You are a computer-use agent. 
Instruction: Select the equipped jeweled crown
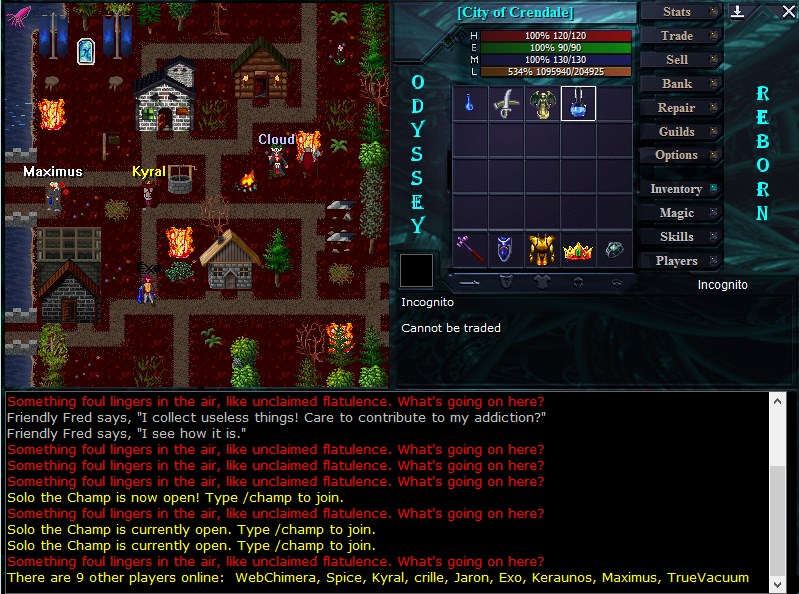pos(578,250)
